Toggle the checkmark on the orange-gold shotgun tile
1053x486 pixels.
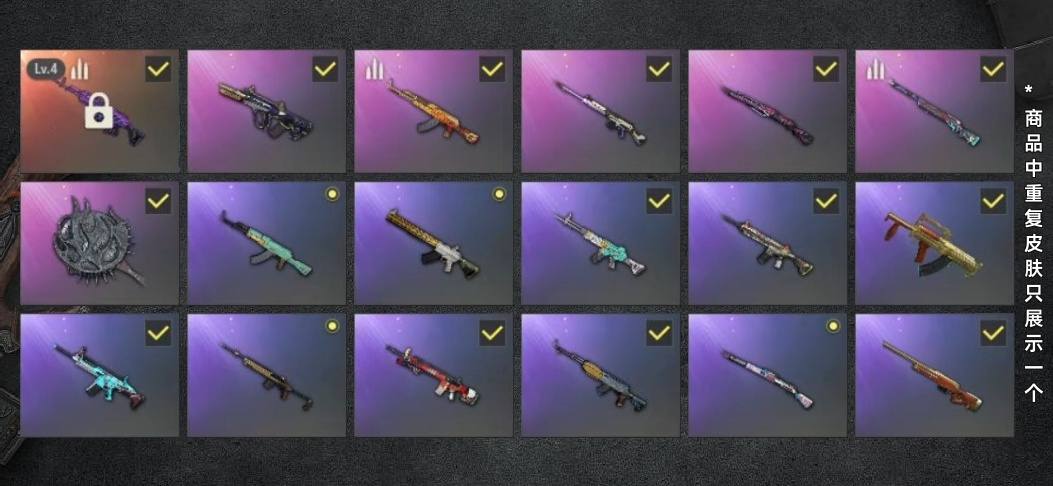(993, 334)
